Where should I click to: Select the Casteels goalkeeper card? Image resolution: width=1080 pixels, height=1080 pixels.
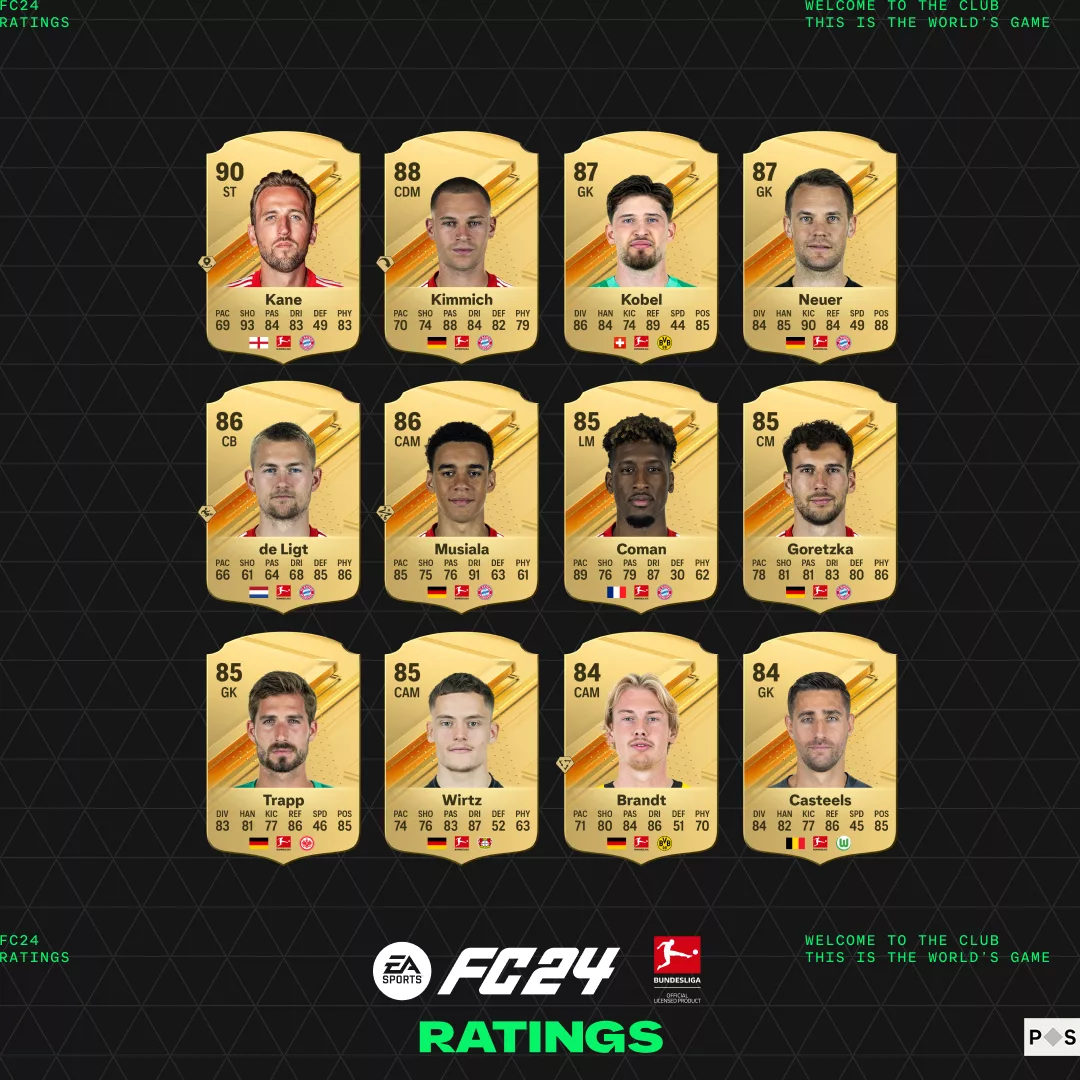(820, 745)
